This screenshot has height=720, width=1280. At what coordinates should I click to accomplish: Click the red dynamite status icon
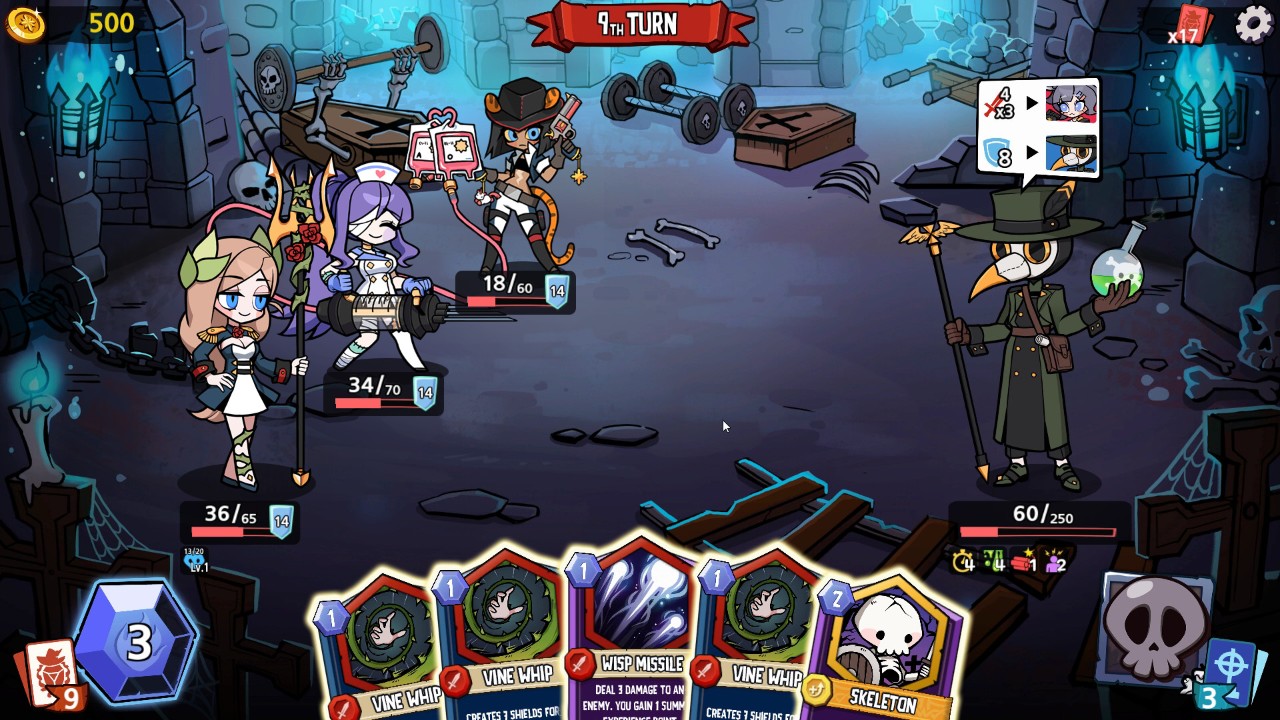[x=1022, y=562]
